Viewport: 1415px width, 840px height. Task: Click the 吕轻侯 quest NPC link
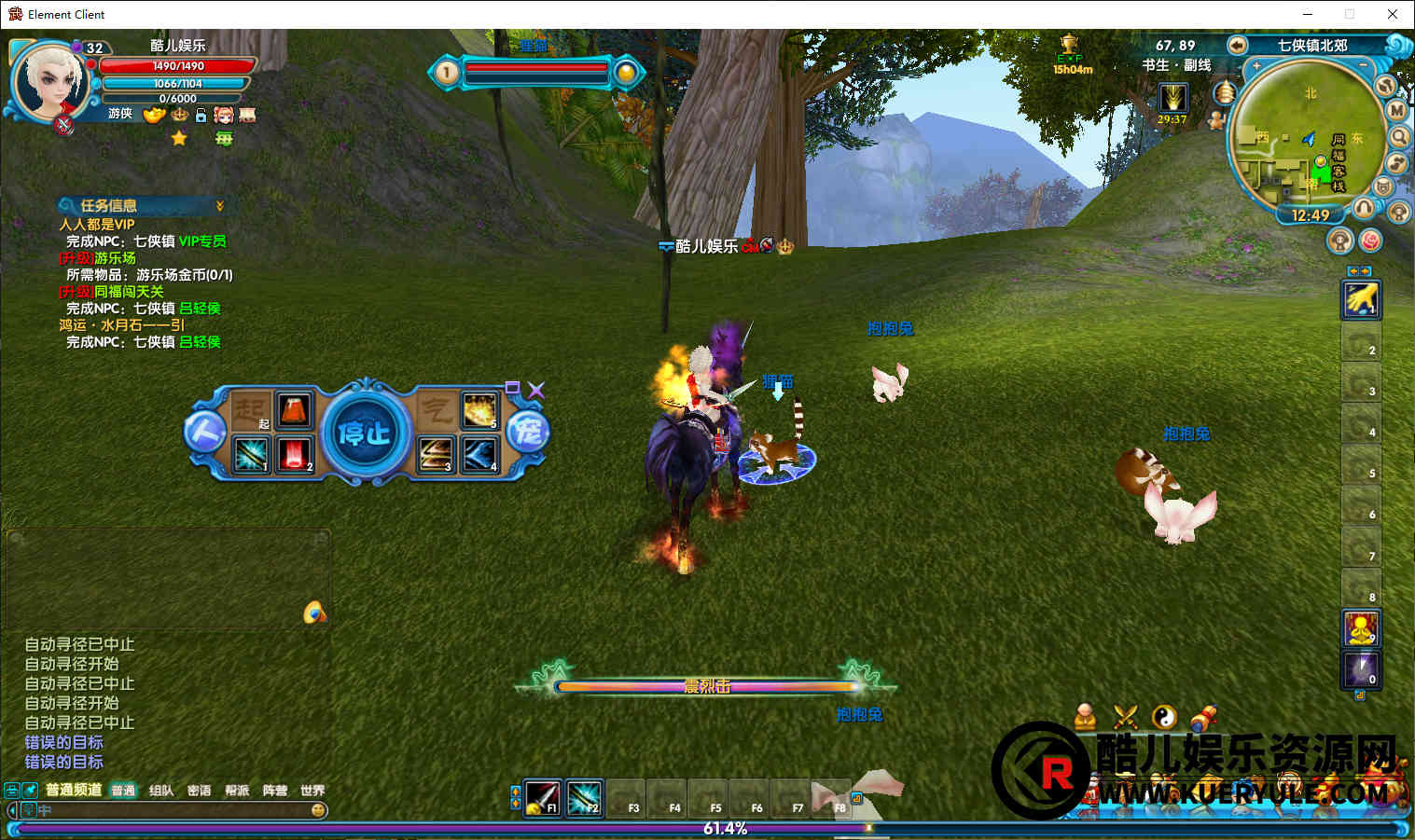point(200,308)
